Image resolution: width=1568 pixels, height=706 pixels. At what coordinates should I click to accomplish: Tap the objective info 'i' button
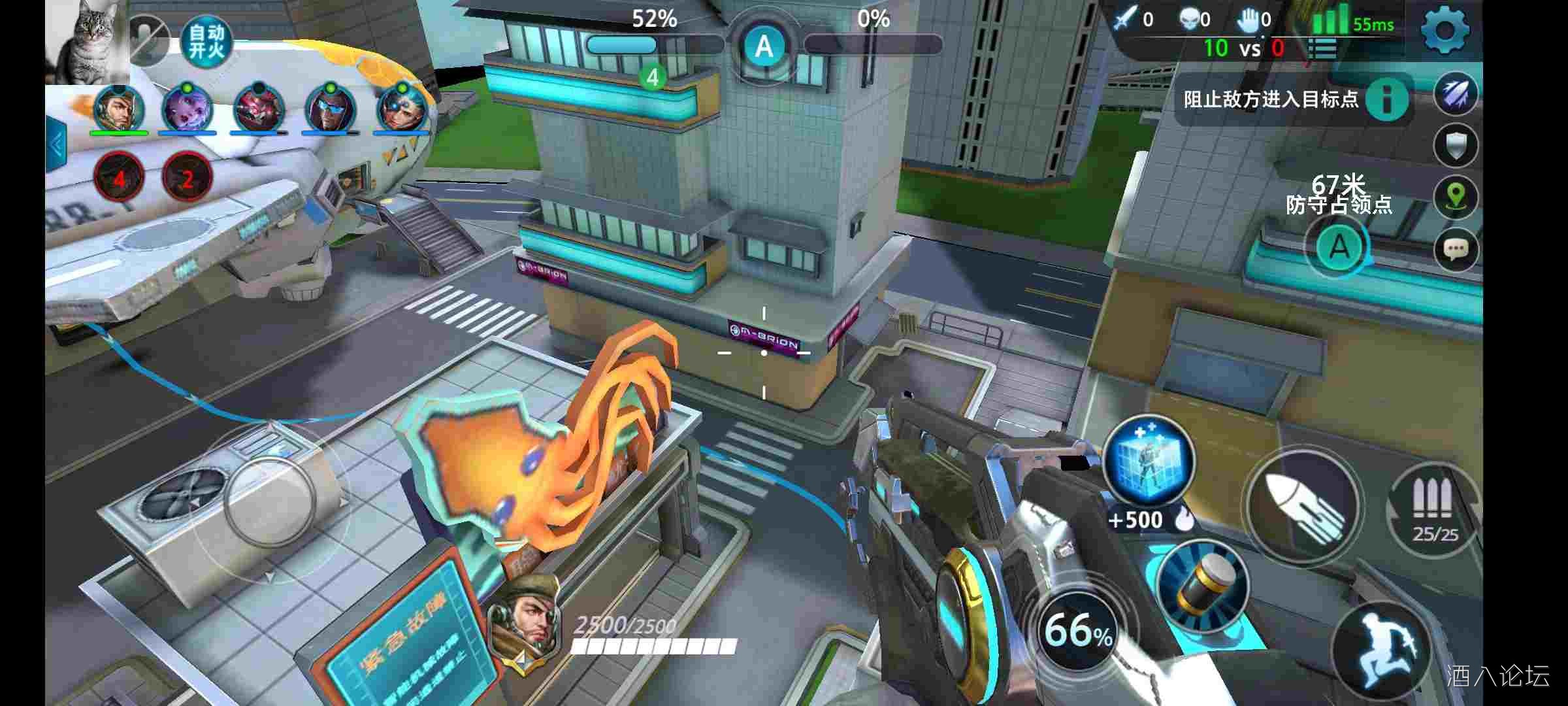coord(1386,99)
